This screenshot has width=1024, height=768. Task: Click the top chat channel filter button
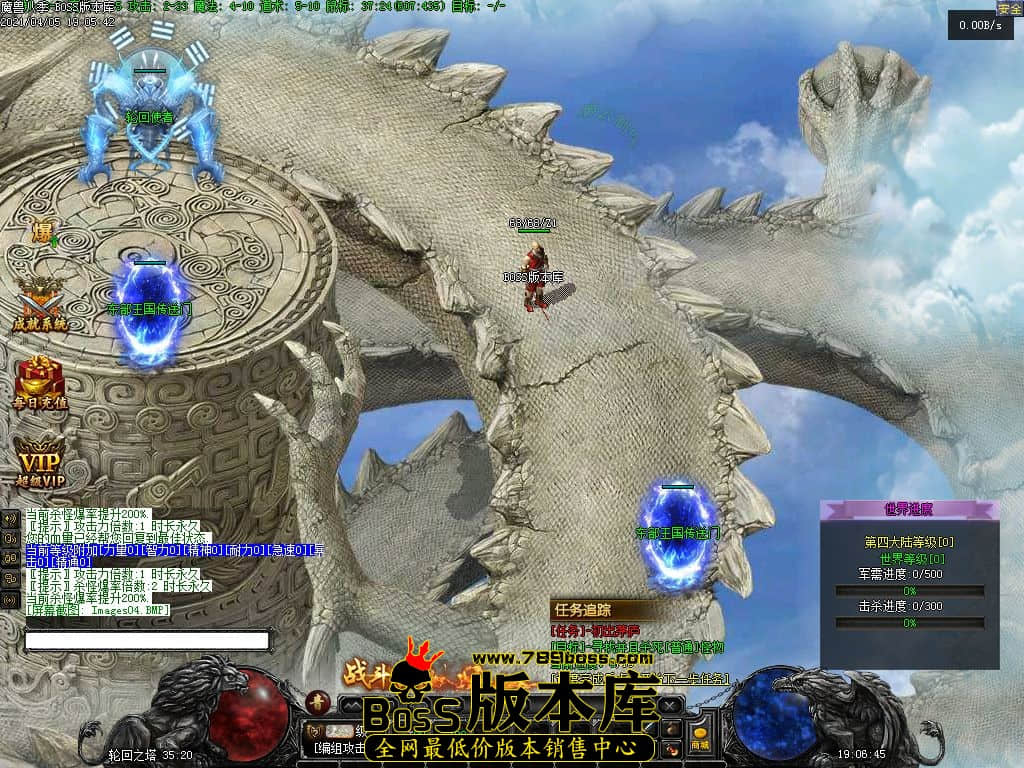pos(10,518)
